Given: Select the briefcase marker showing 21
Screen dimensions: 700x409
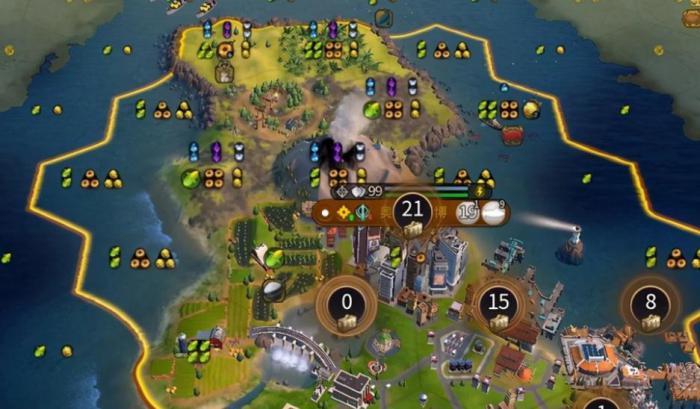Looking at the screenshot, I should 412,212.
